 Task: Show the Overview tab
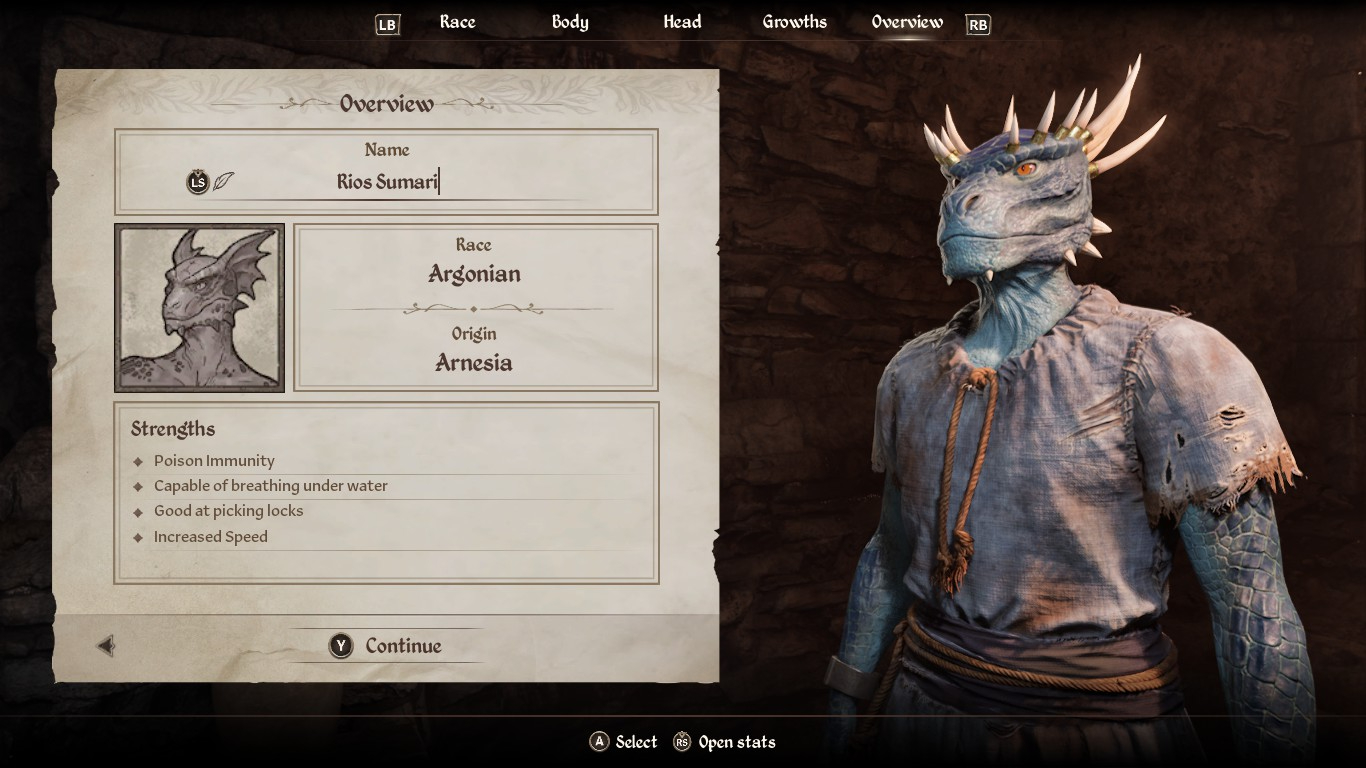(x=907, y=22)
